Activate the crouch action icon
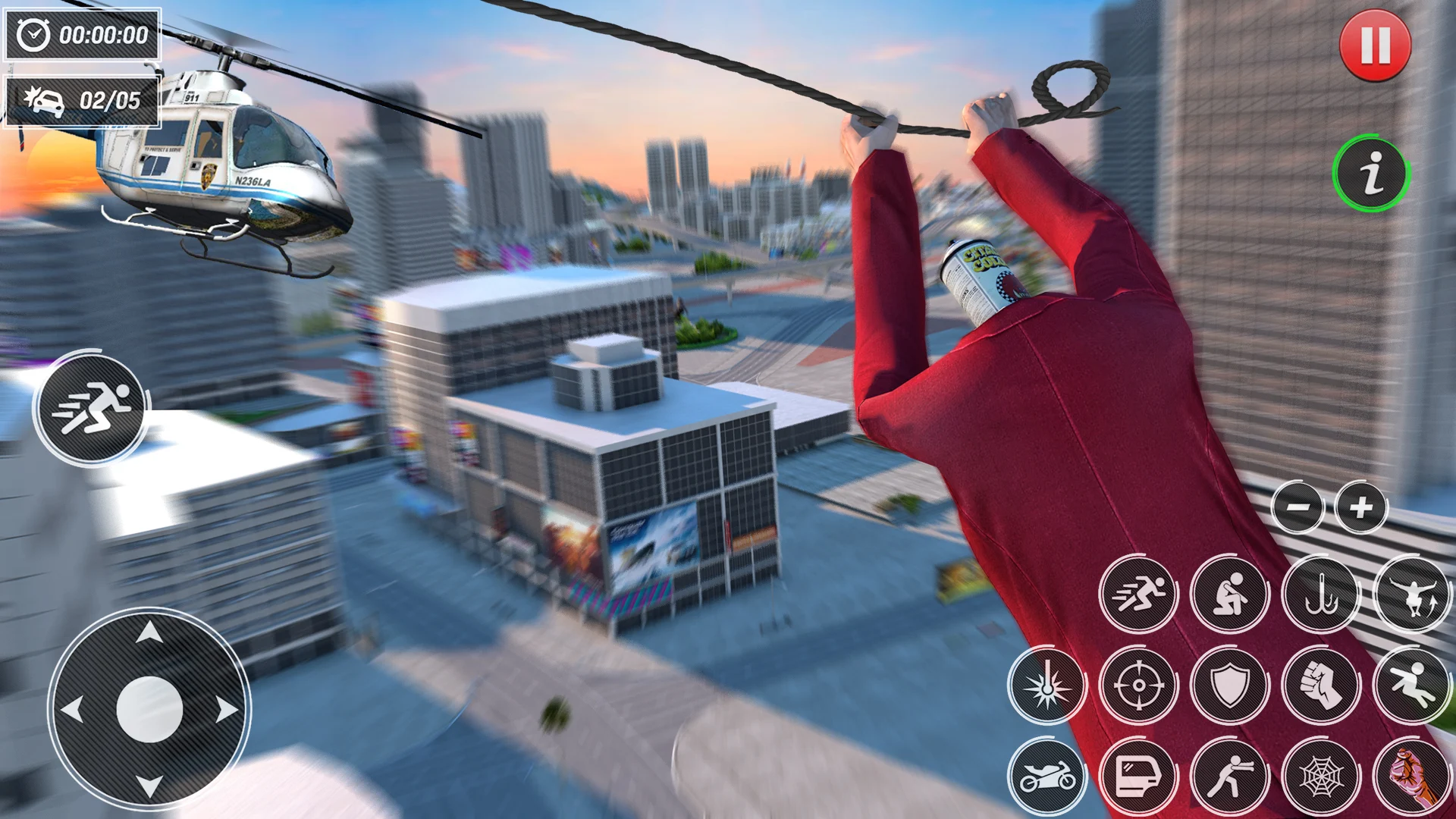Viewport: 1456px width, 819px height. (1229, 594)
